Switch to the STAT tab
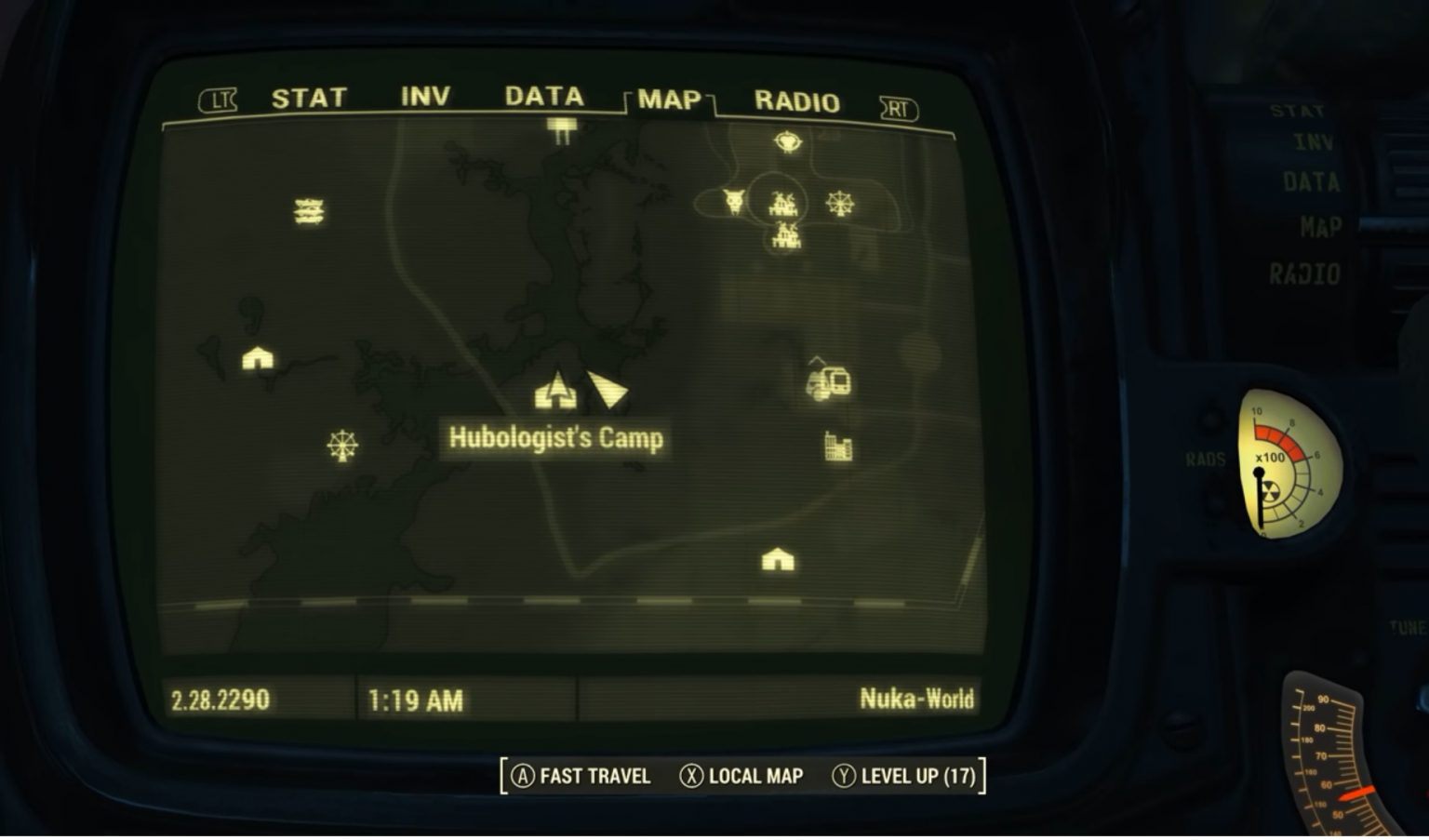The height and width of the screenshot is (840, 1429). pyautogui.click(x=308, y=96)
